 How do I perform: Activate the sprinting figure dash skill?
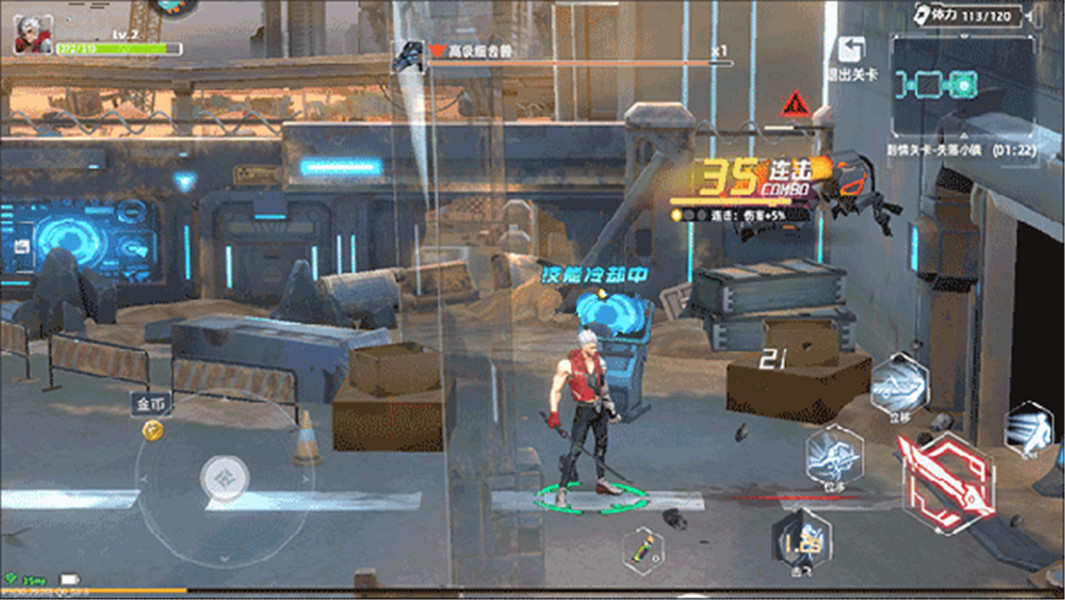pos(1029,429)
